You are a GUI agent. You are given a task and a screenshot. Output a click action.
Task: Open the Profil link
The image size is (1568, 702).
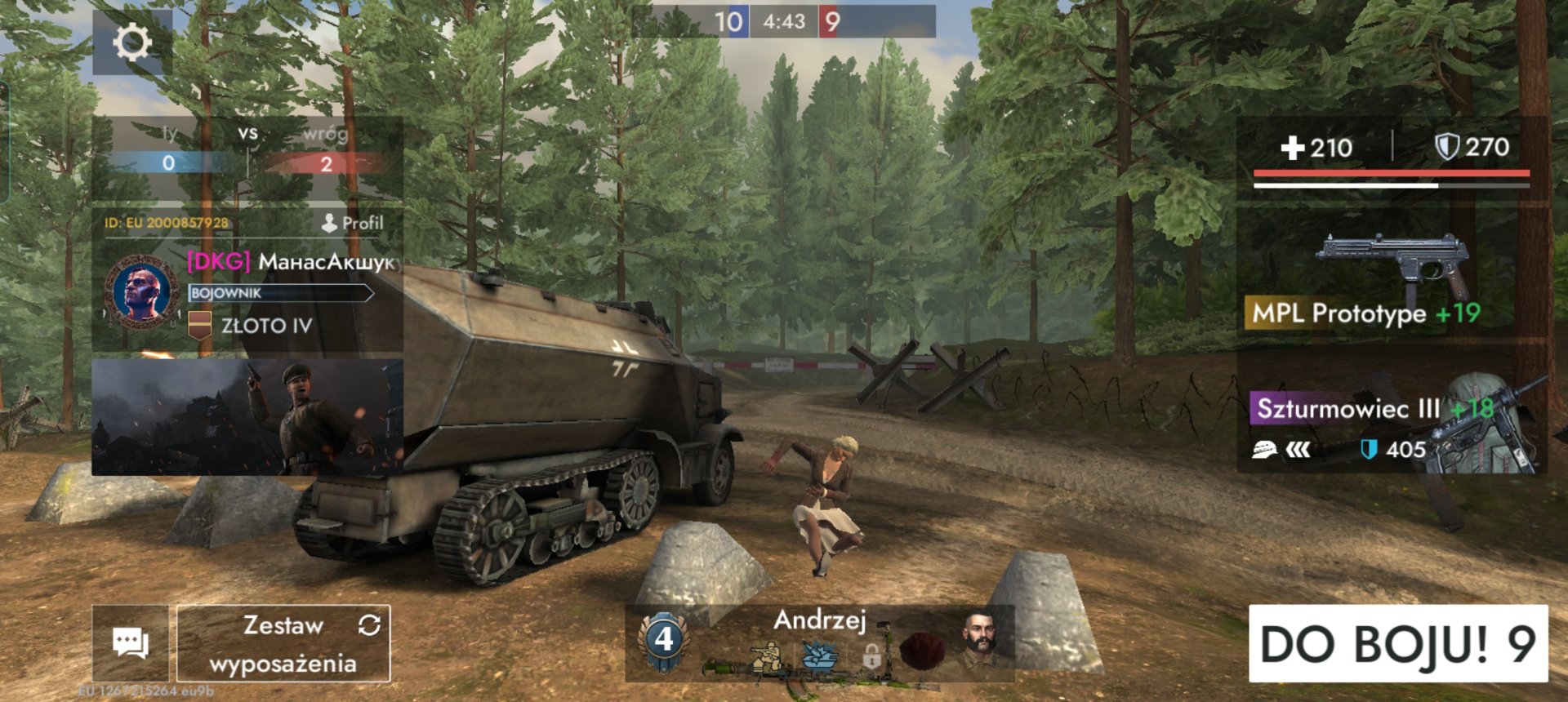[353, 223]
